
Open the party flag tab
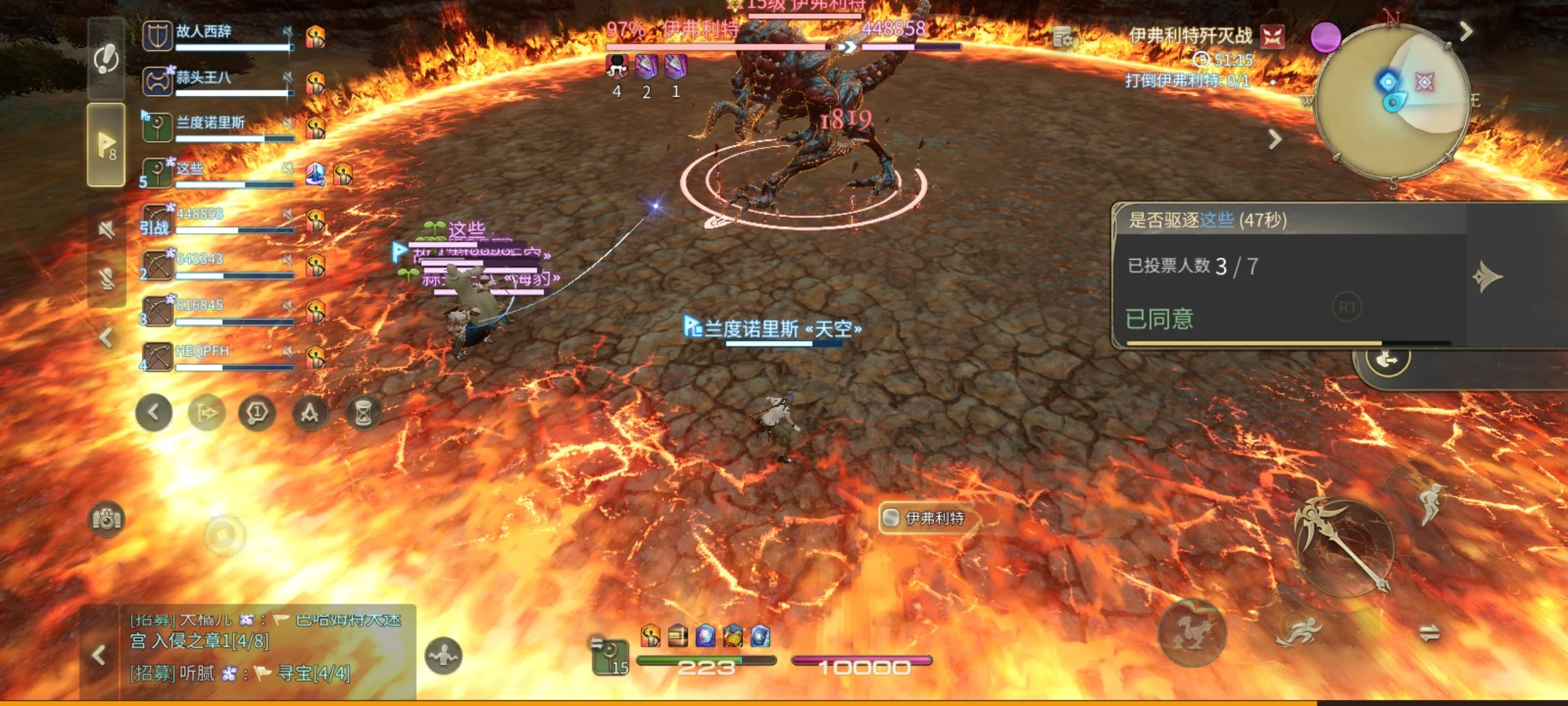coord(106,144)
